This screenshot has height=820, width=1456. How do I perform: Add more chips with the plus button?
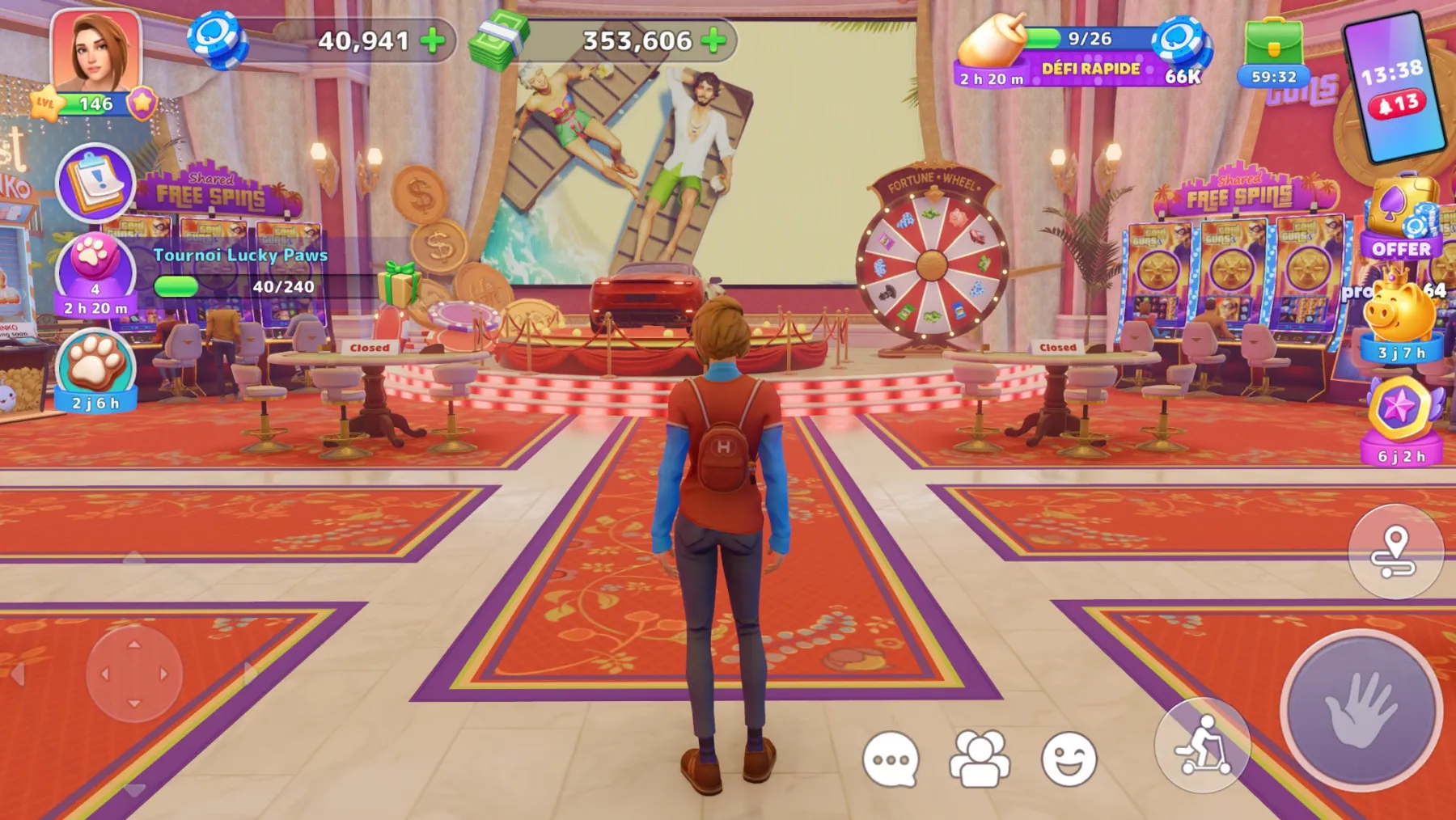(x=434, y=40)
